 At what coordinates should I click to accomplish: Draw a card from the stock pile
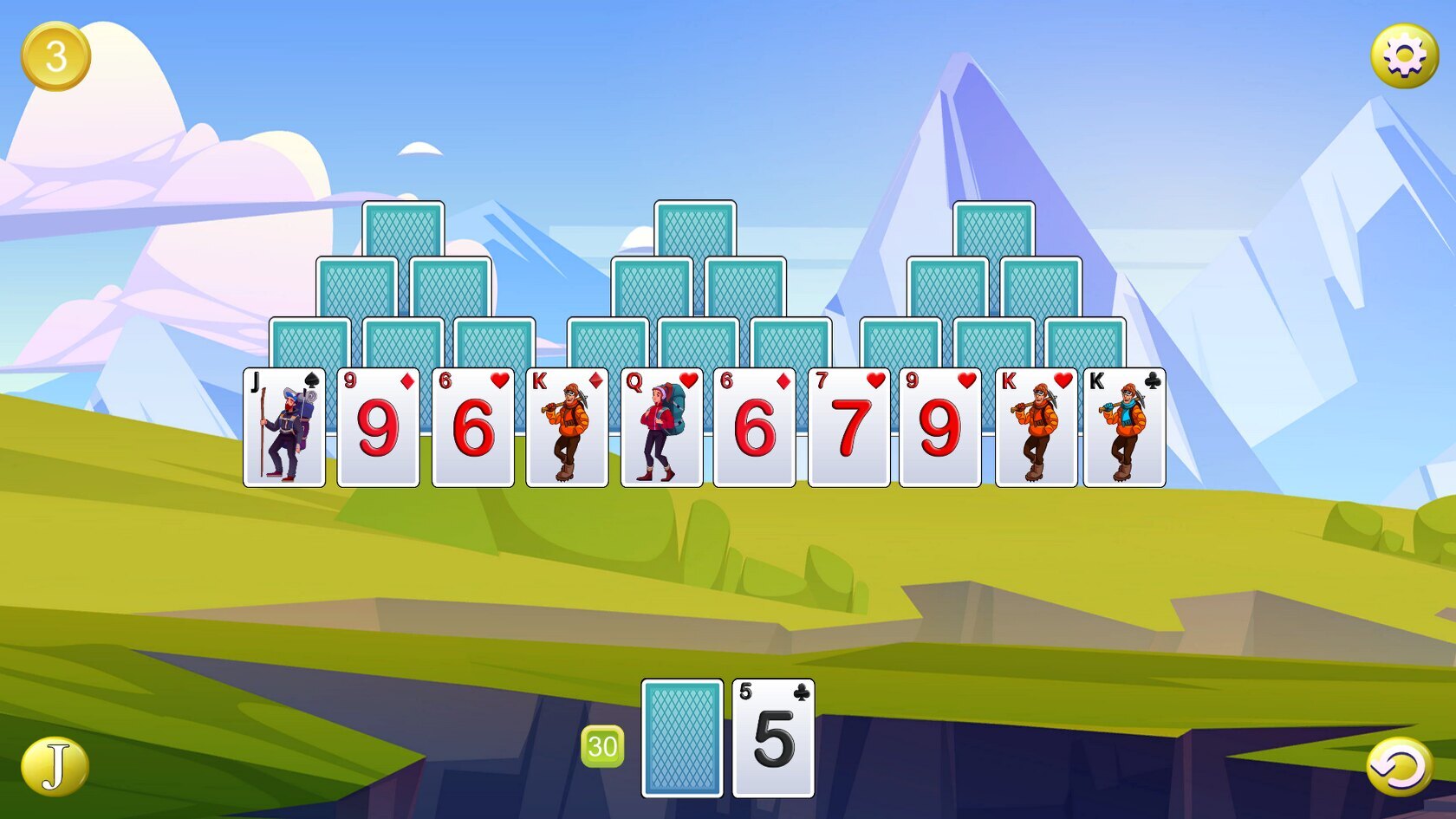pyautogui.click(x=682, y=738)
